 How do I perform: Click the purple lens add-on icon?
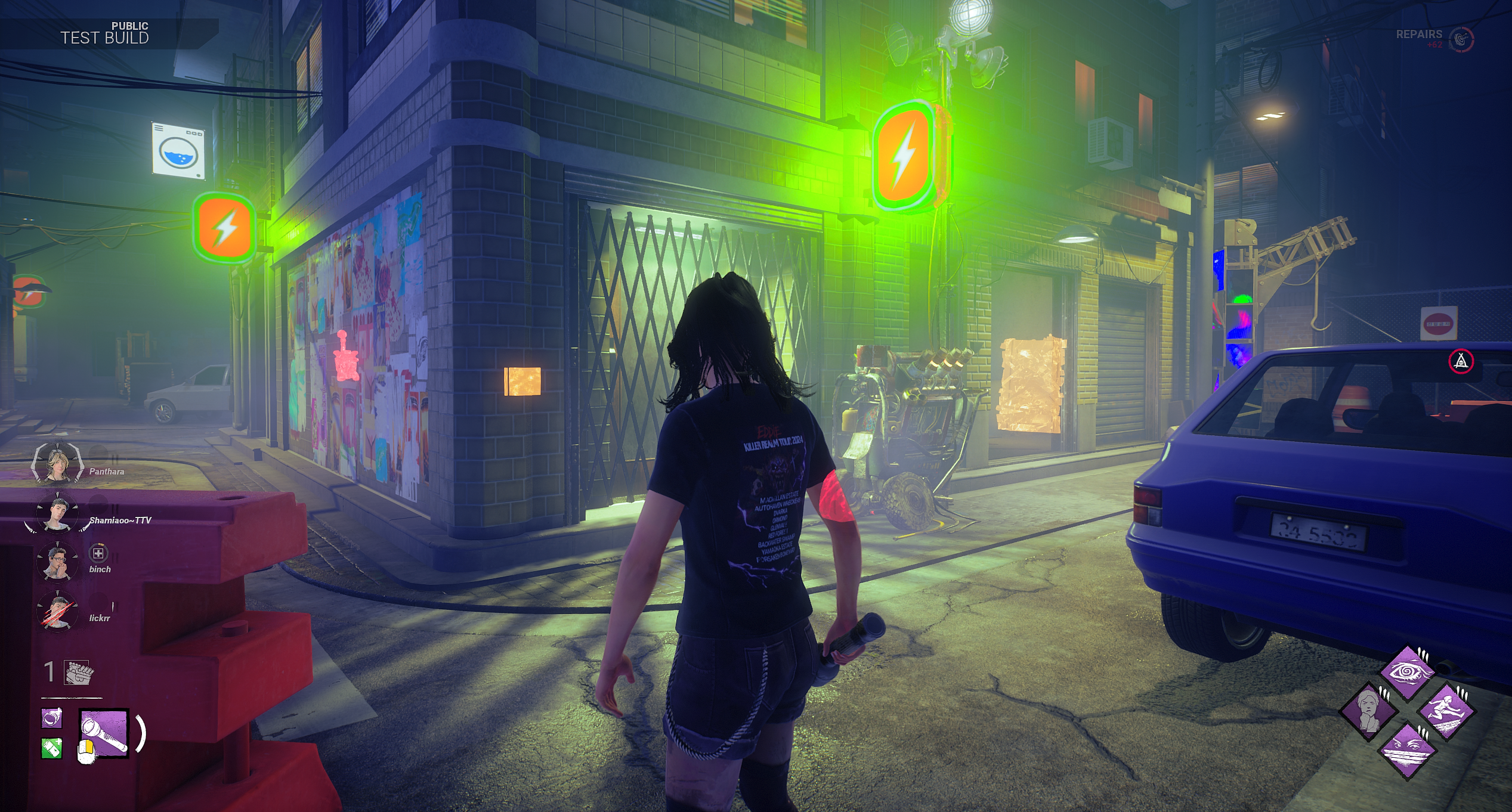click(x=51, y=718)
